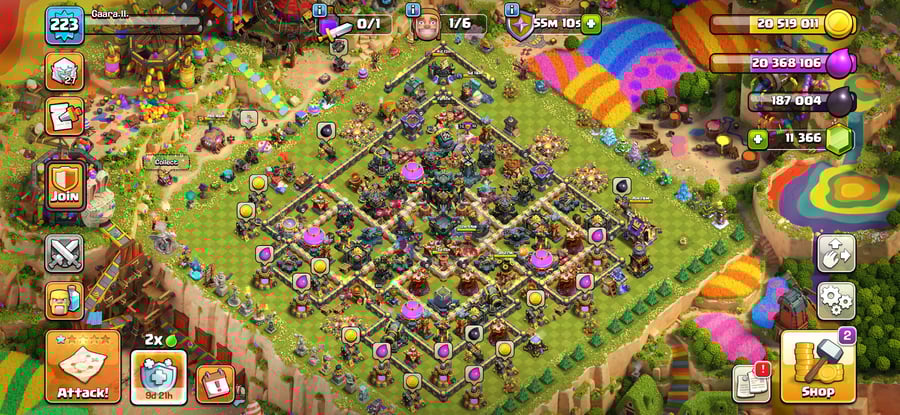Open the grey beast face icon

(64, 71)
